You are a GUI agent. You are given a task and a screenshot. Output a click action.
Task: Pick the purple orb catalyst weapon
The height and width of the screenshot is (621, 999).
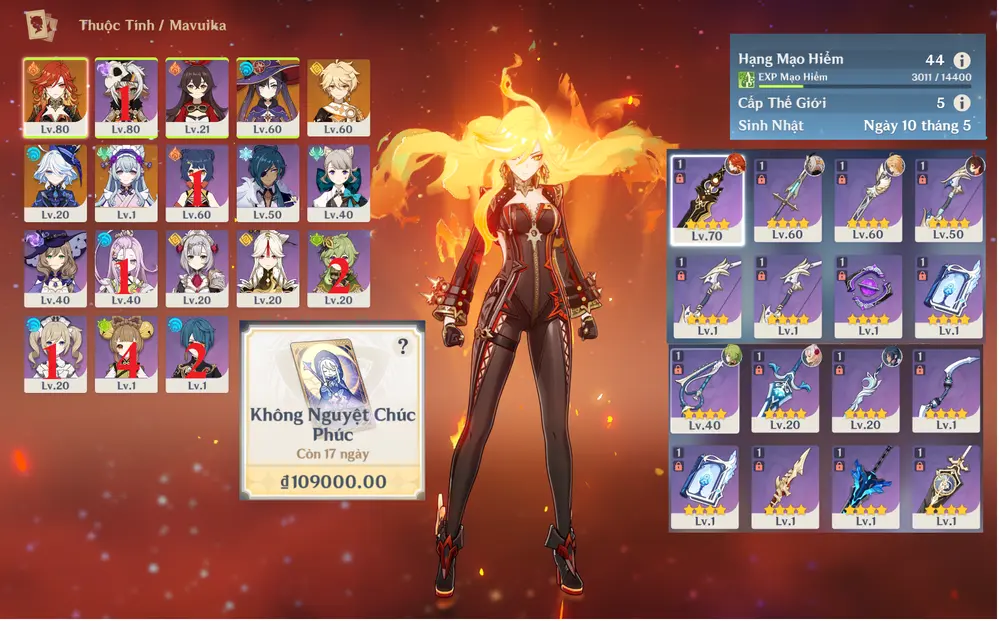click(867, 296)
